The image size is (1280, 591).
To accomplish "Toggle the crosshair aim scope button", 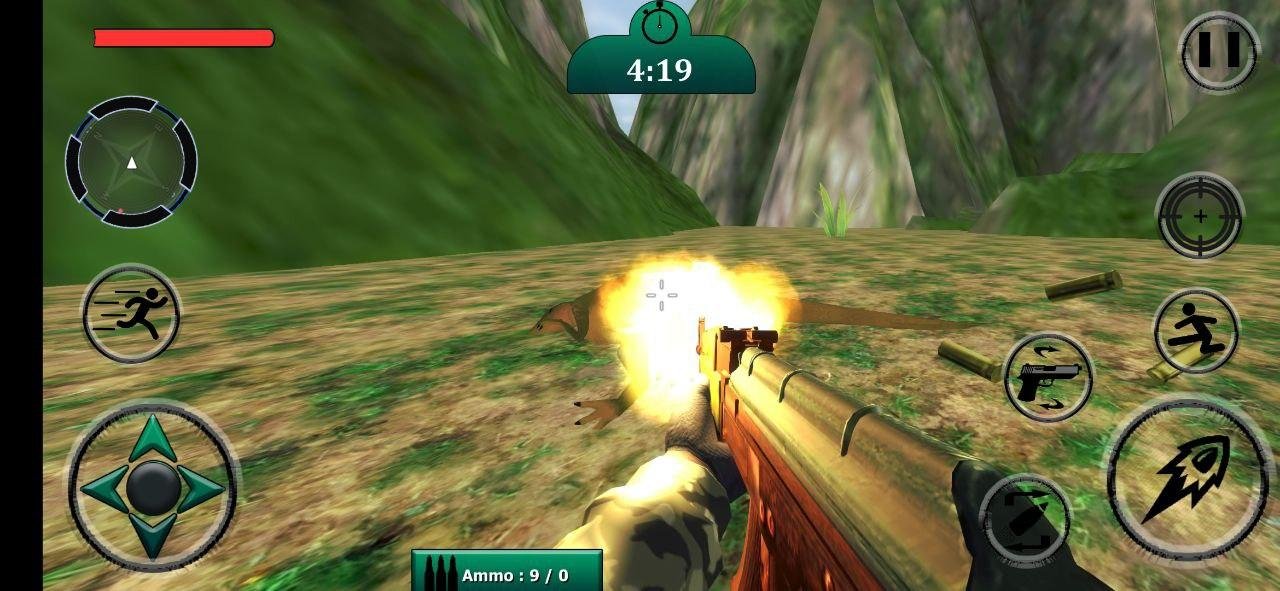I will pyautogui.click(x=1199, y=216).
